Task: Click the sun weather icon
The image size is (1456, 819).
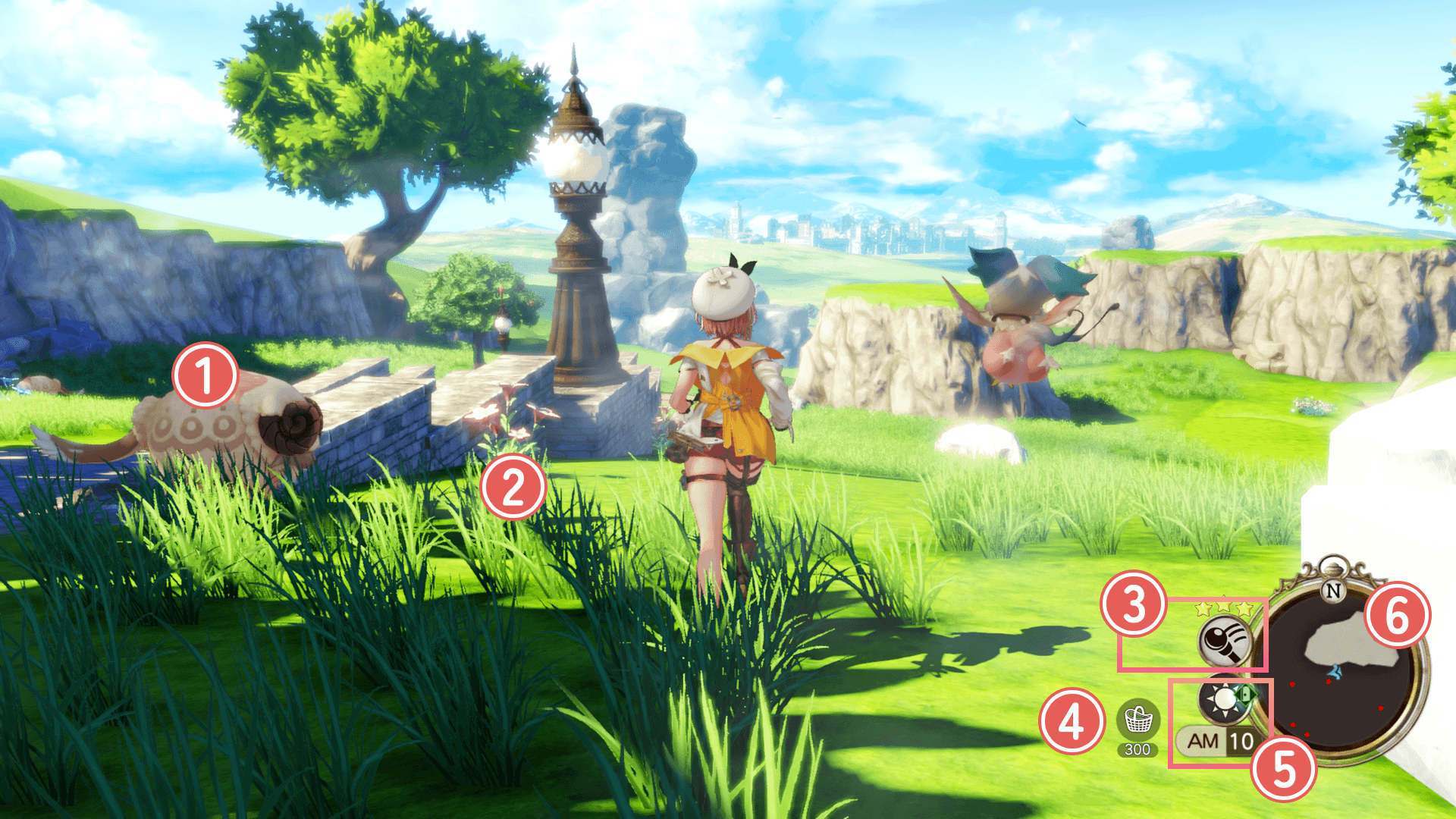Action: pyautogui.click(x=1224, y=699)
